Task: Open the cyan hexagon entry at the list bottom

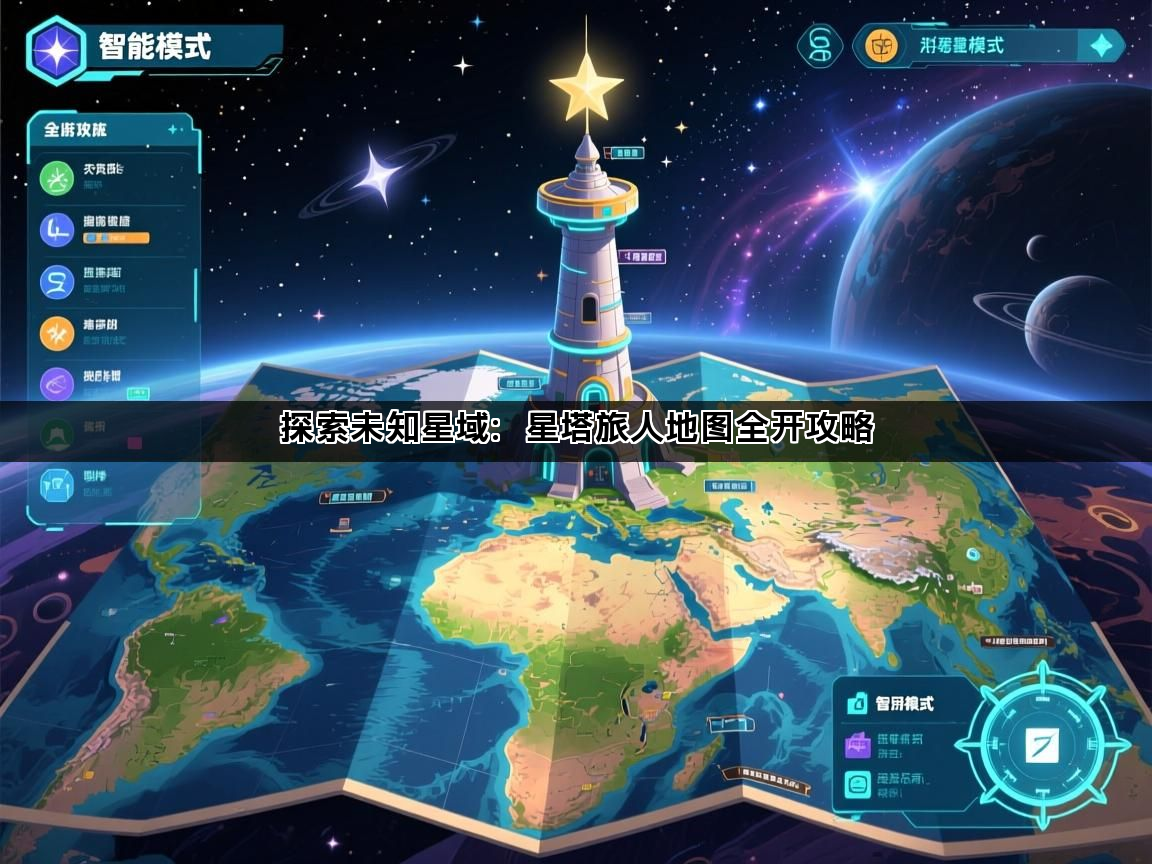Action: pos(57,485)
